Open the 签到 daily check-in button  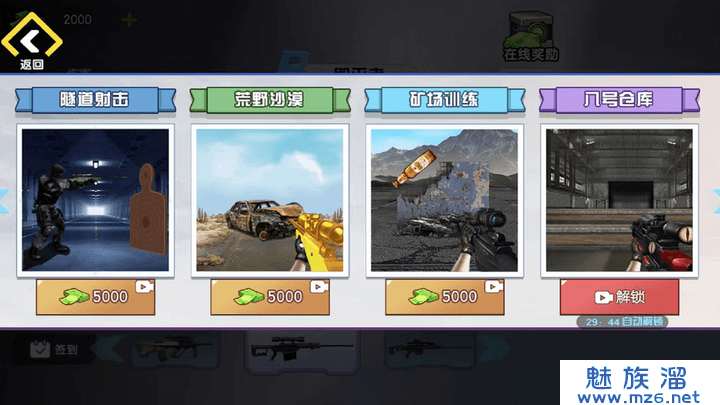[55, 349]
